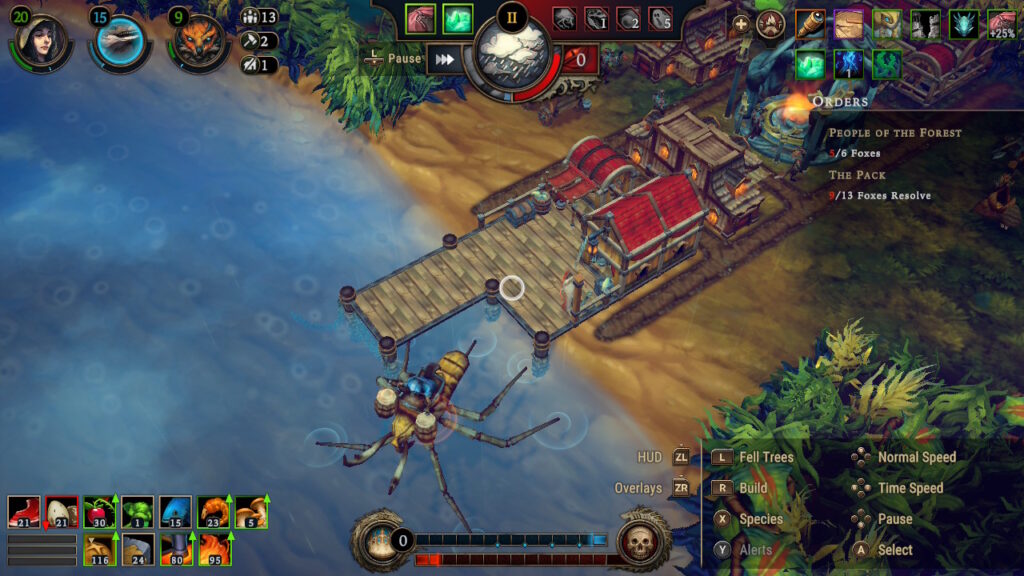The width and height of the screenshot is (1024, 576).
Task: Open the People of the Forest order
Action: point(894,133)
